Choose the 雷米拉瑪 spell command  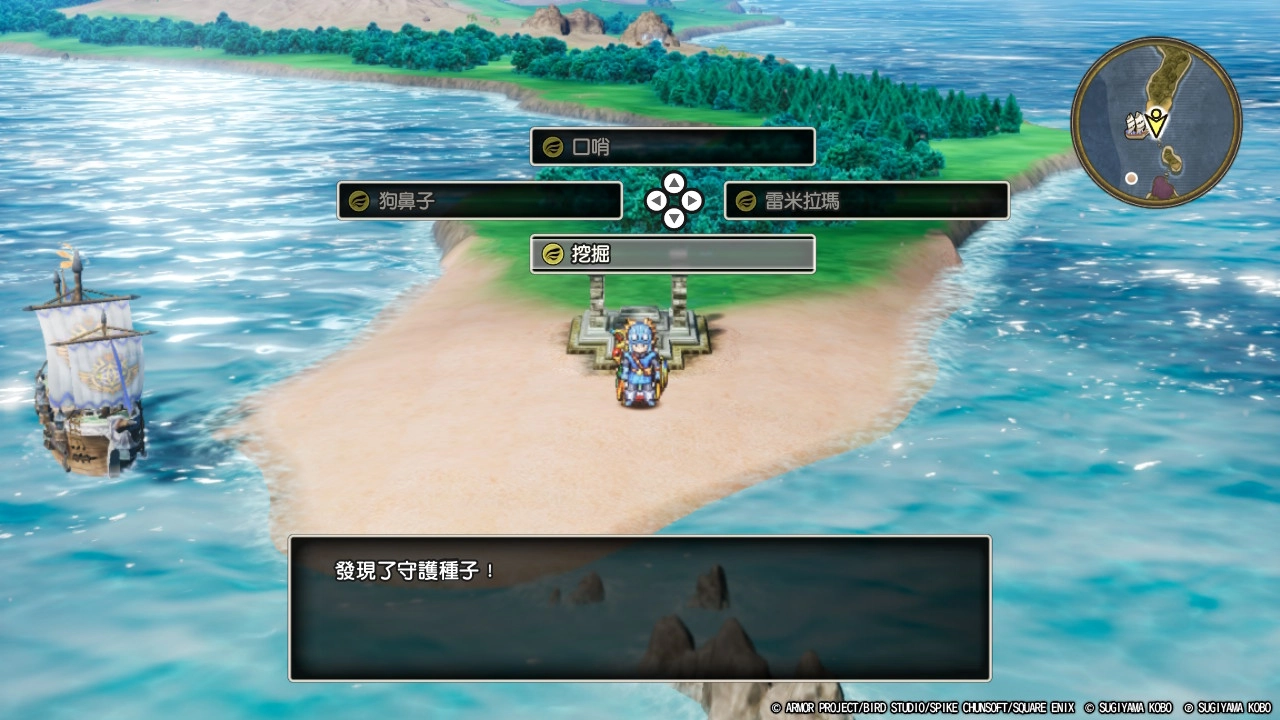[x=866, y=201]
